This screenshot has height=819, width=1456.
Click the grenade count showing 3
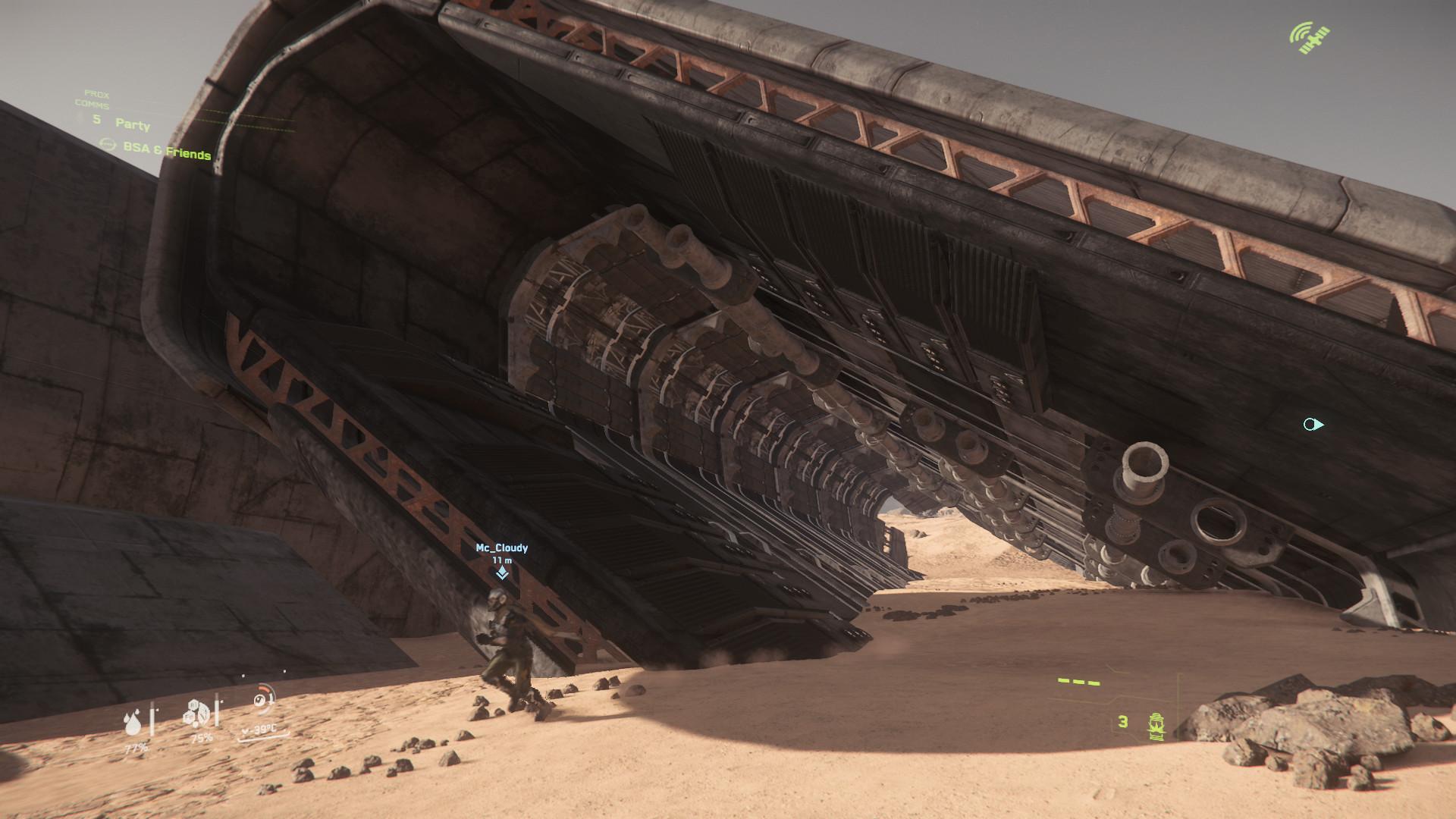[1122, 722]
